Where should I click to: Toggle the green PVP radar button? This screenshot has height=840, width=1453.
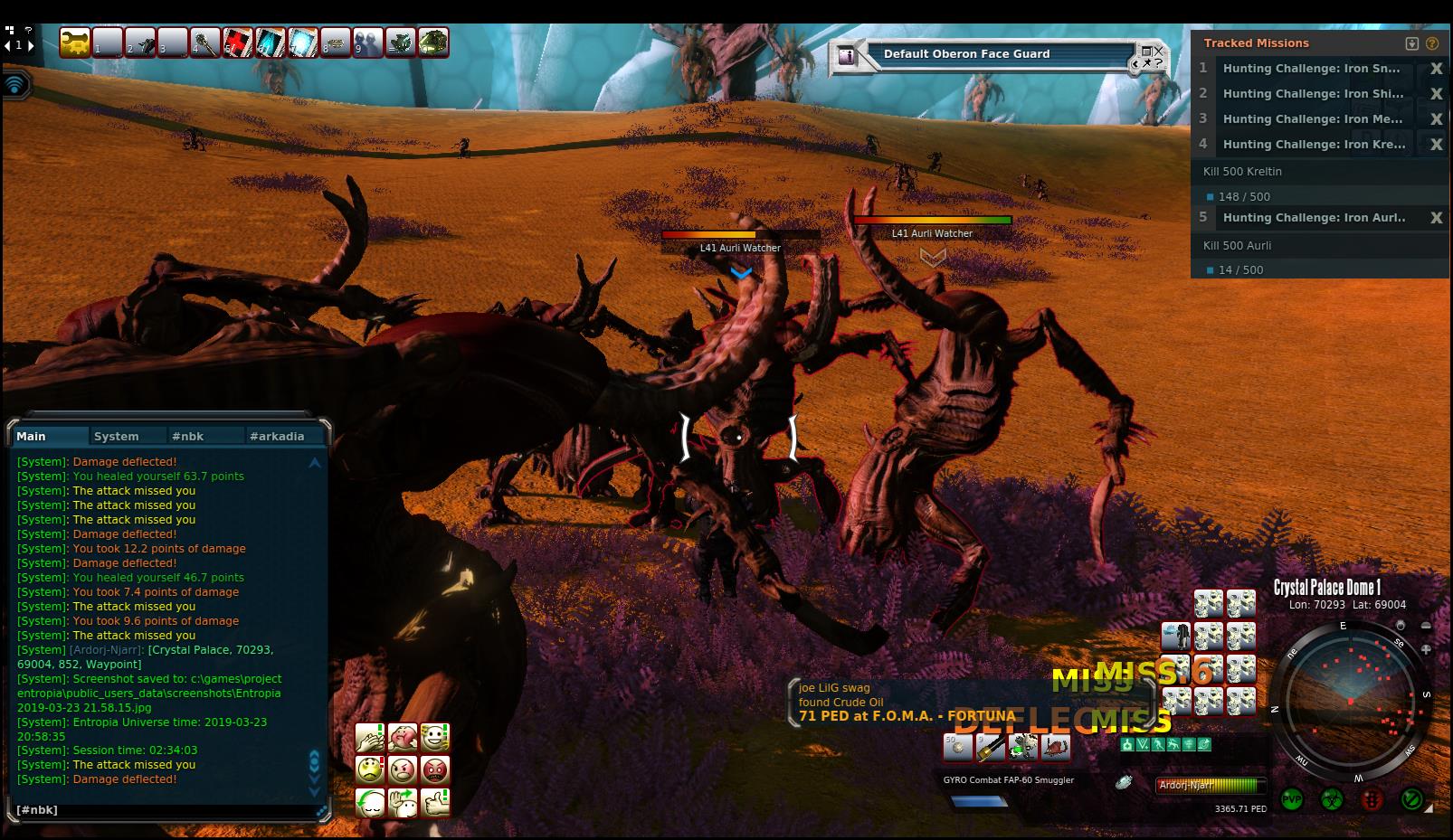pos(1292,799)
